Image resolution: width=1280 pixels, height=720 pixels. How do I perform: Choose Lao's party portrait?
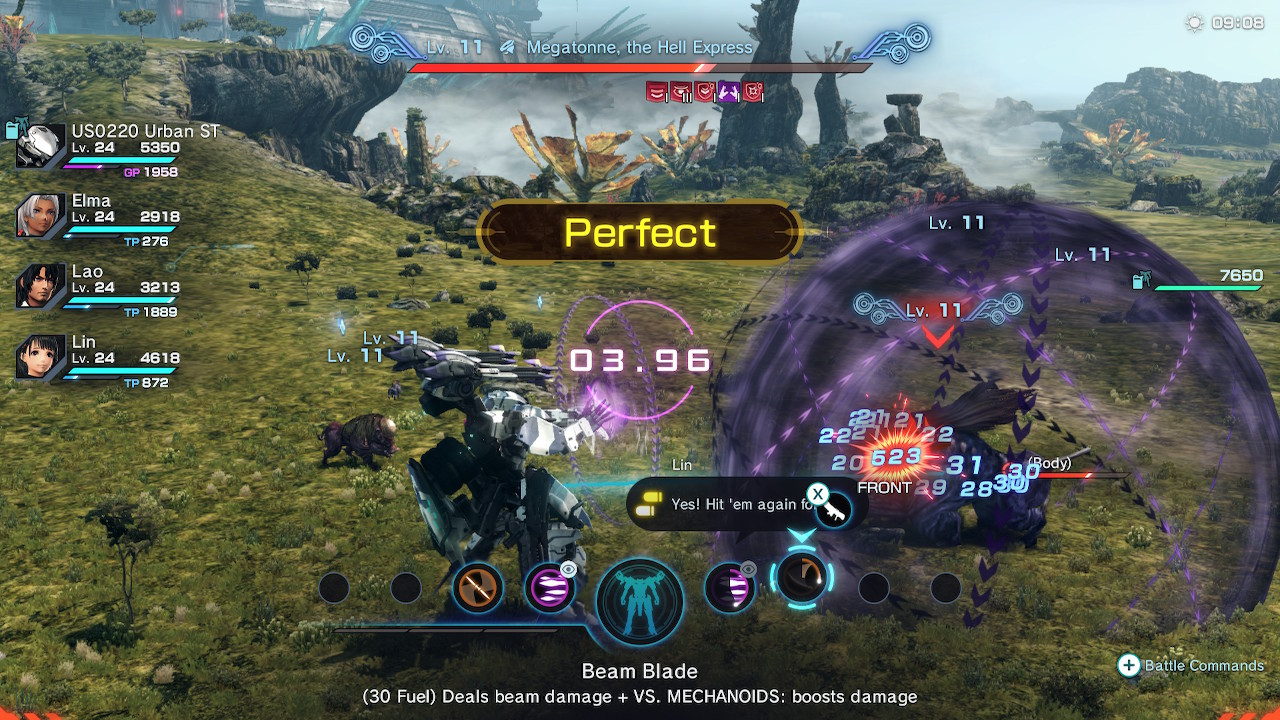coord(41,287)
